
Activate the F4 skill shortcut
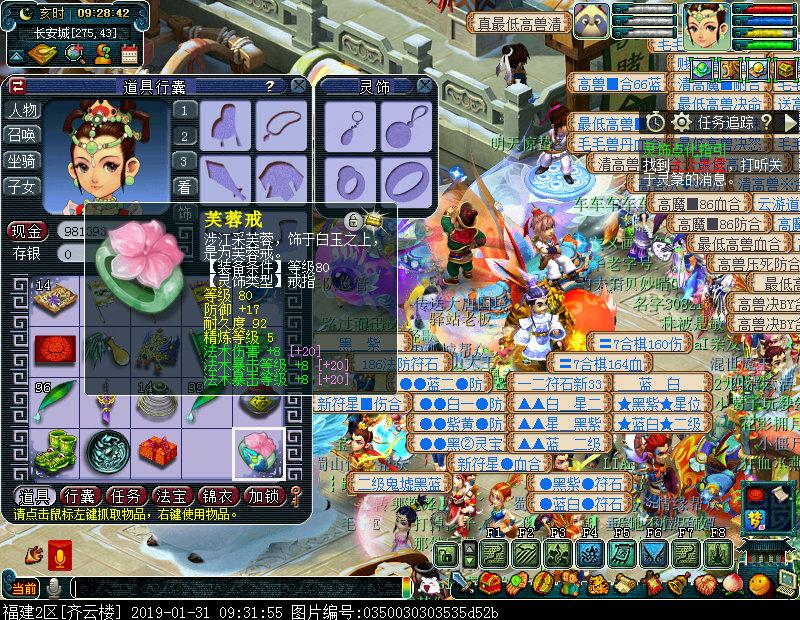click(x=591, y=553)
